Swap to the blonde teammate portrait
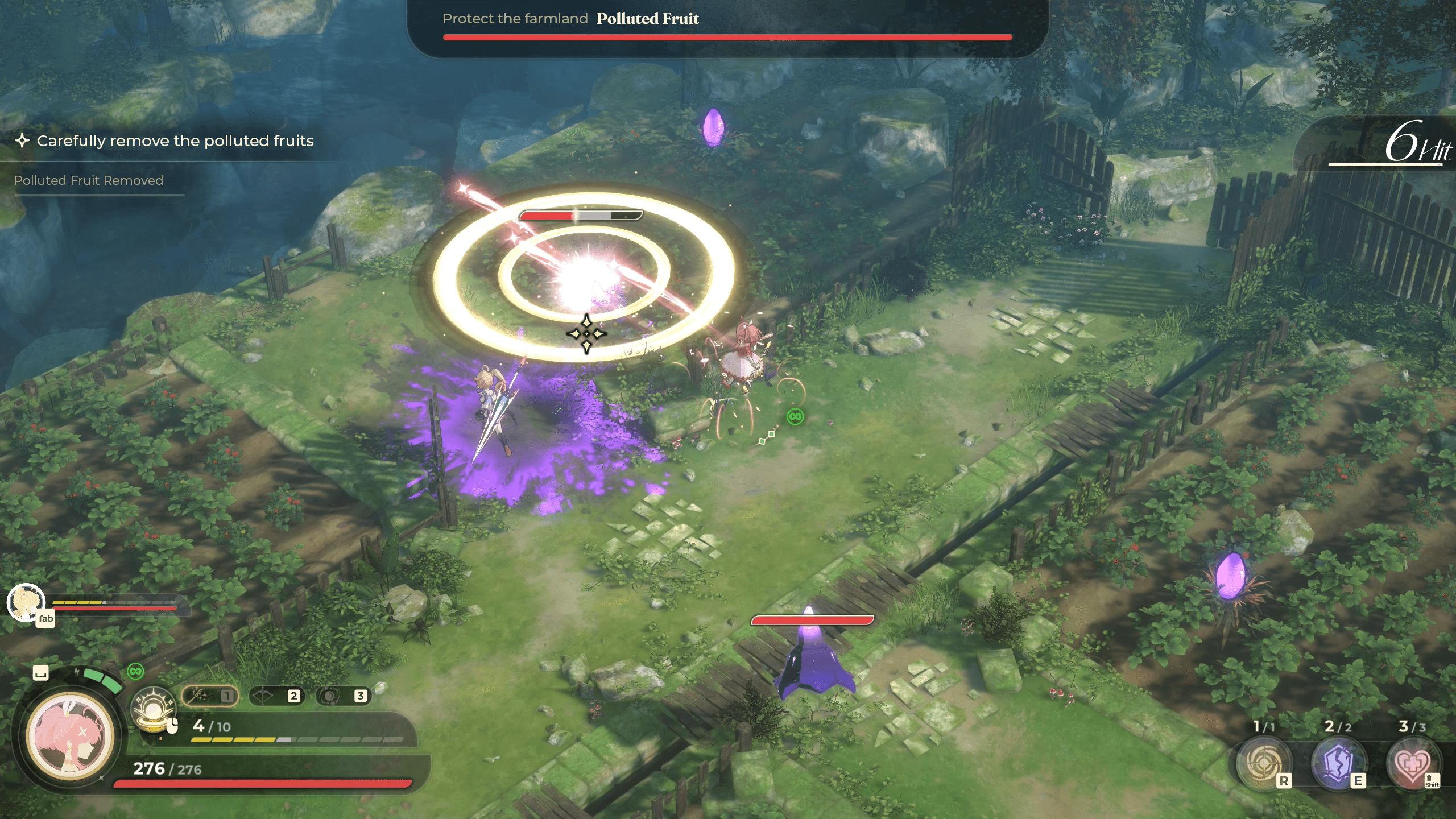 coord(26,602)
